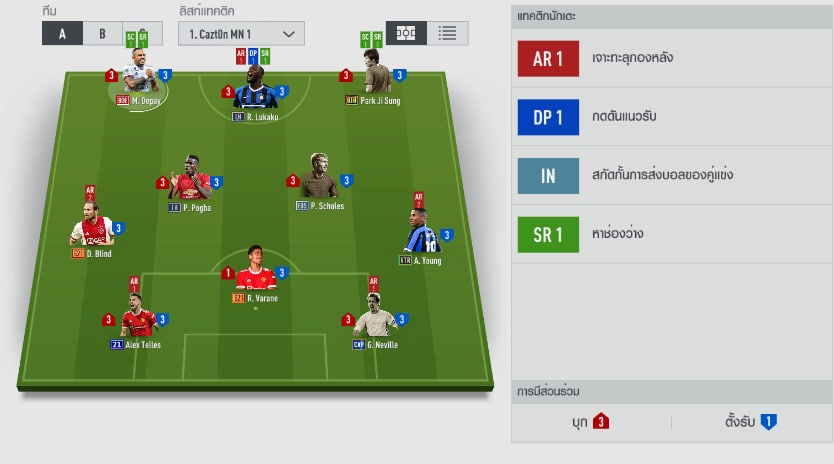Switch to team tab B

pyautogui.click(x=101, y=33)
